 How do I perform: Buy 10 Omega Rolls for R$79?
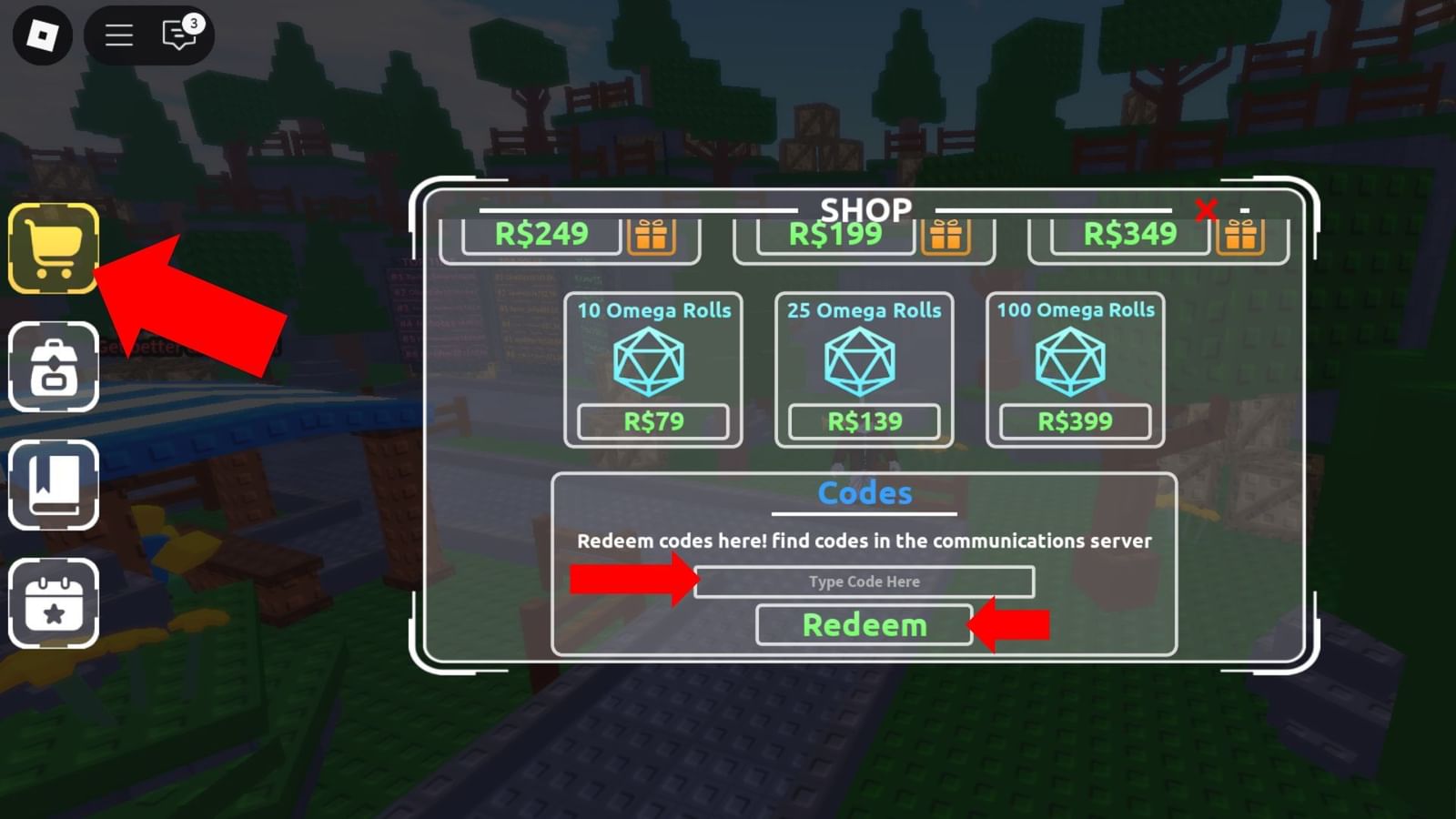654,420
